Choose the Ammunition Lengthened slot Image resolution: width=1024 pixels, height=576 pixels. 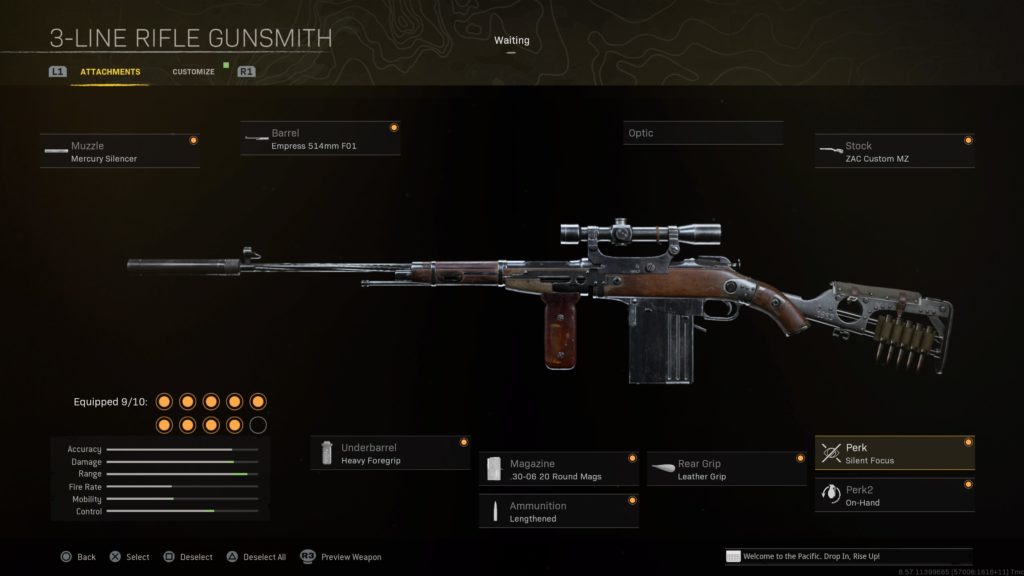[558, 511]
